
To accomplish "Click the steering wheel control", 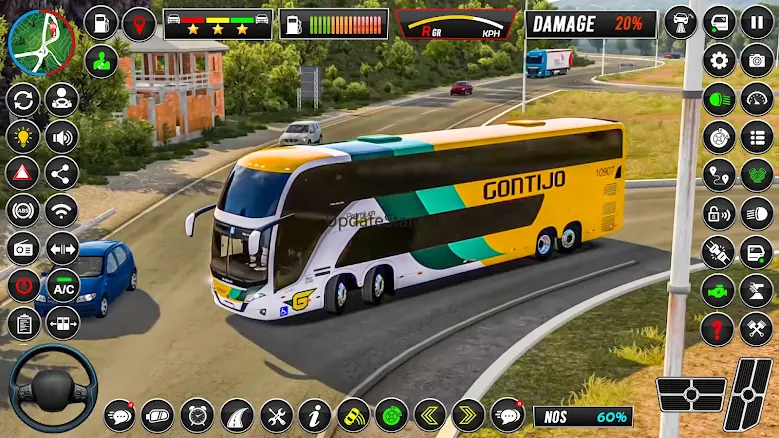I will tap(53, 387).
